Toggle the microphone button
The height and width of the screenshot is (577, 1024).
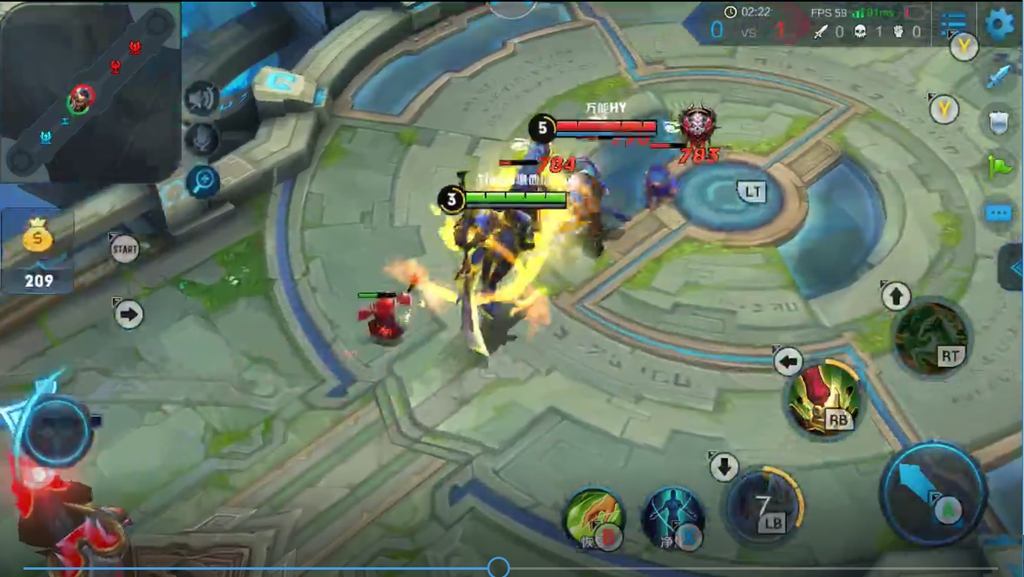(202, 139)
